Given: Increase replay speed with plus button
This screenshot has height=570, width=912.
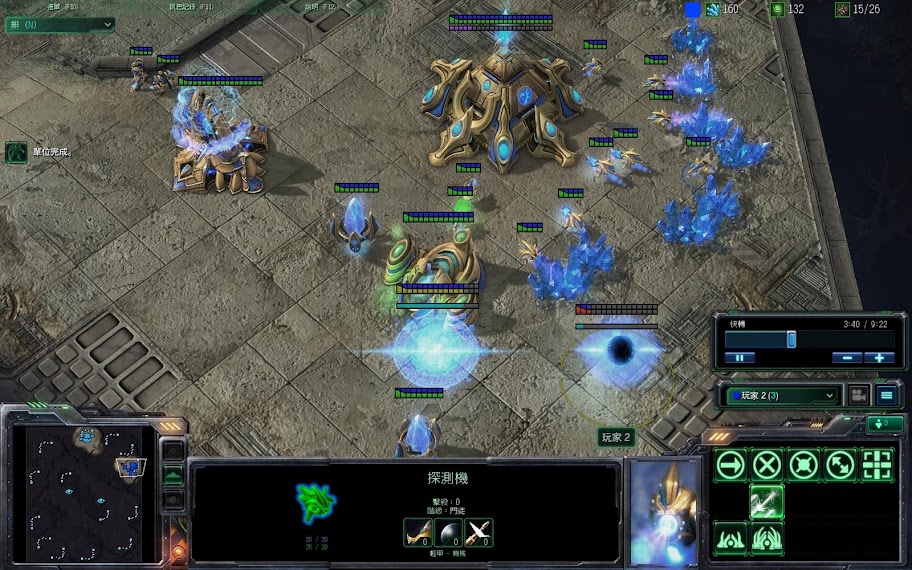Looking at the screenshot, I should [879, 357].
